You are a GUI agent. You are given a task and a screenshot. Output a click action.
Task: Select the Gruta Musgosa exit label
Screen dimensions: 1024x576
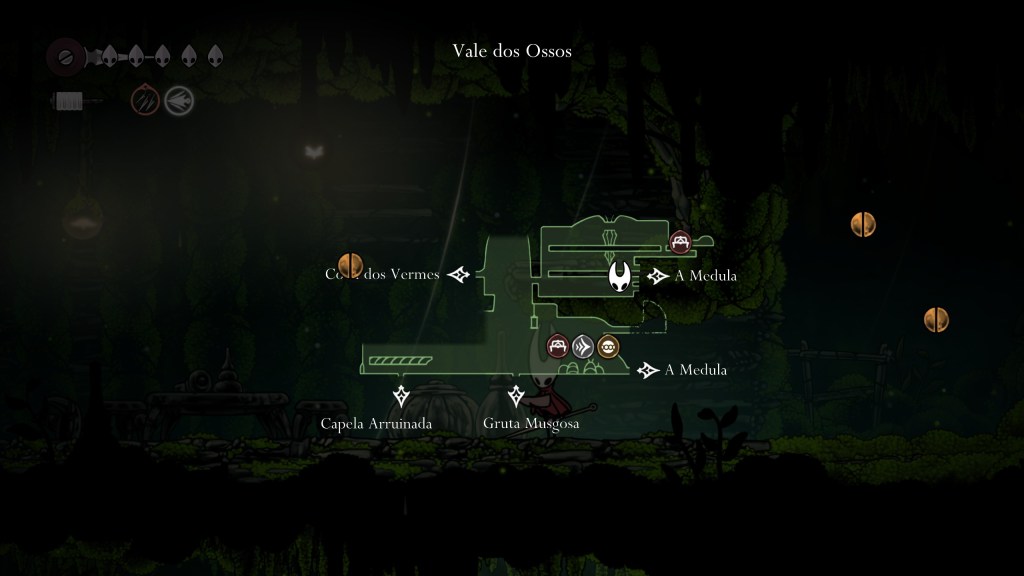point(531,424)
